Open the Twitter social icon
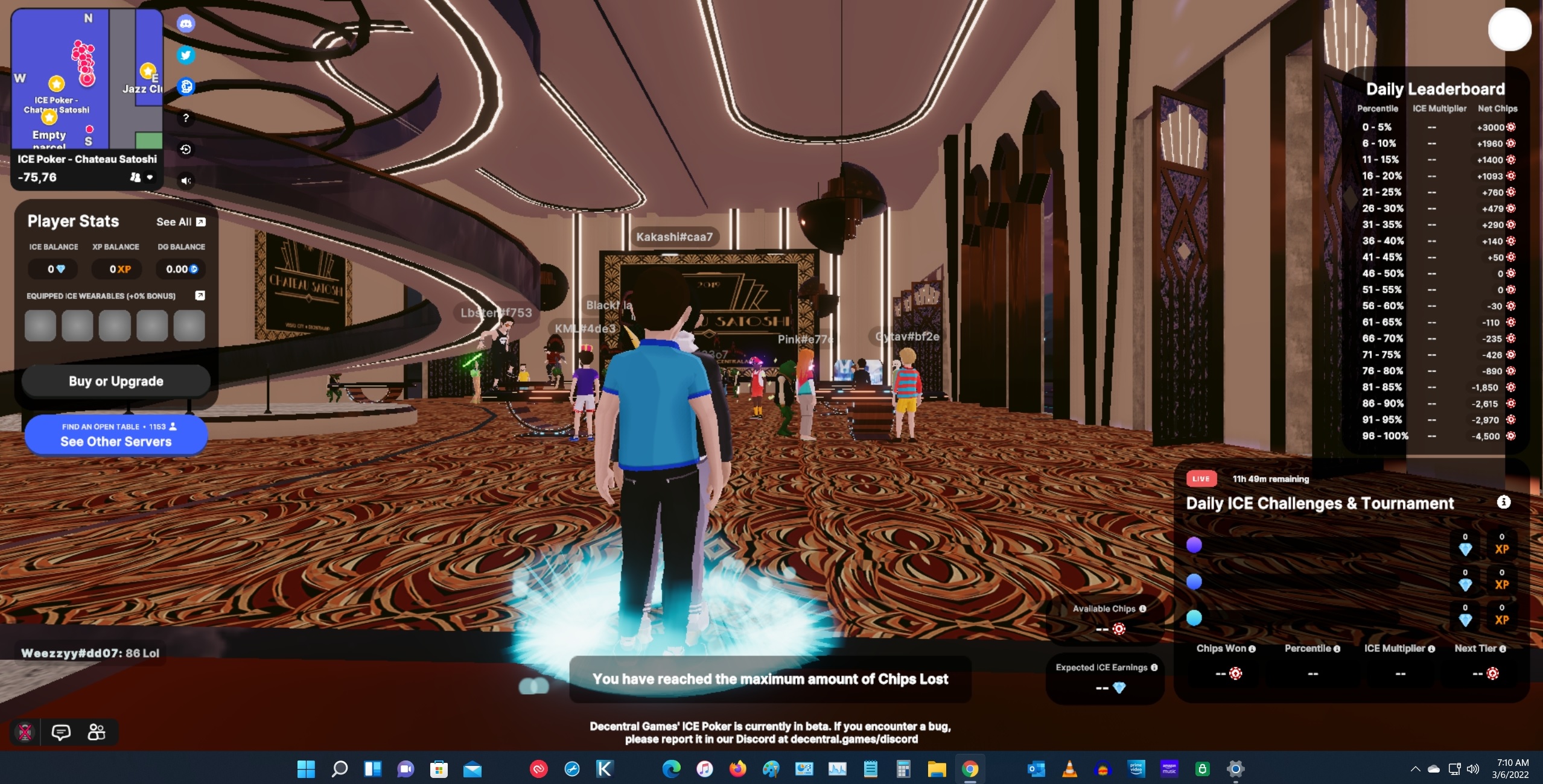 point(186,55)
